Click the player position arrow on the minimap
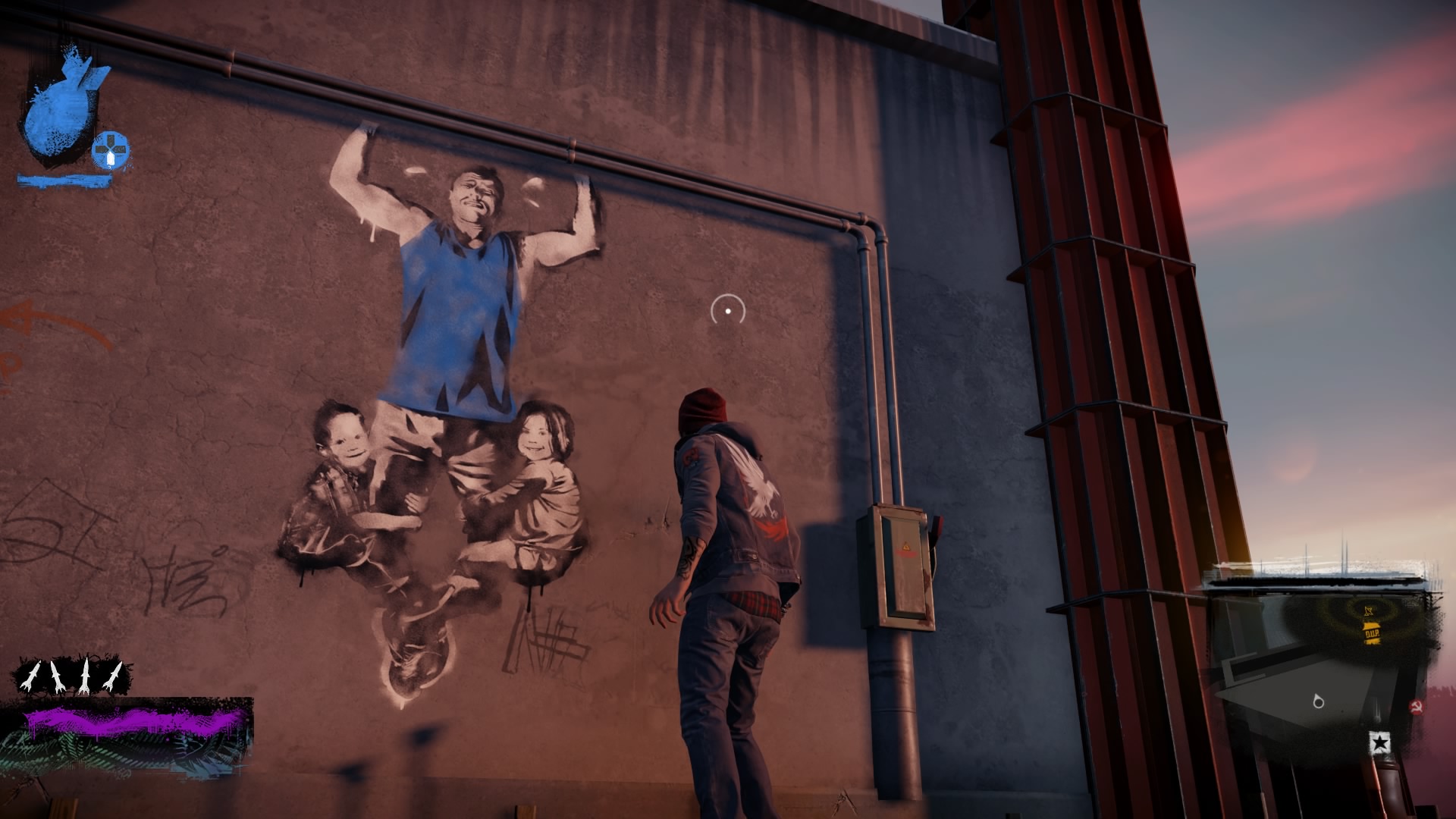This screenshot has width=1456, height=819. 1317,701
